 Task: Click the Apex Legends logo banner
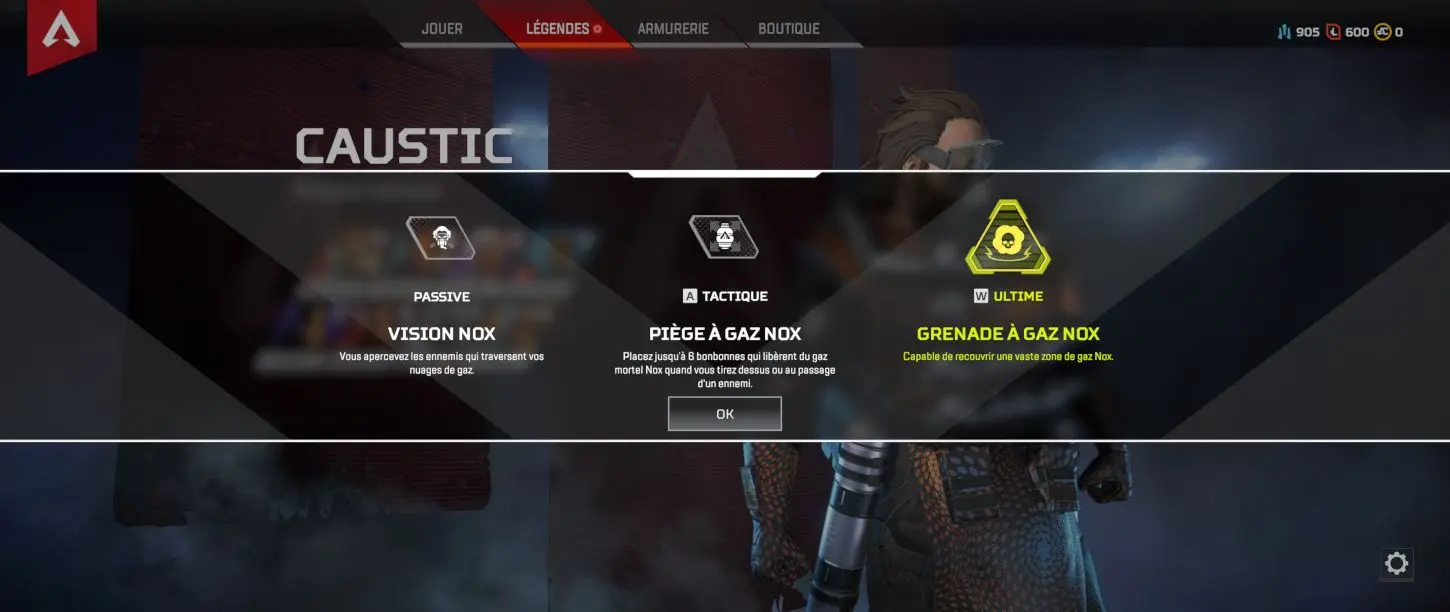(61, 32)
